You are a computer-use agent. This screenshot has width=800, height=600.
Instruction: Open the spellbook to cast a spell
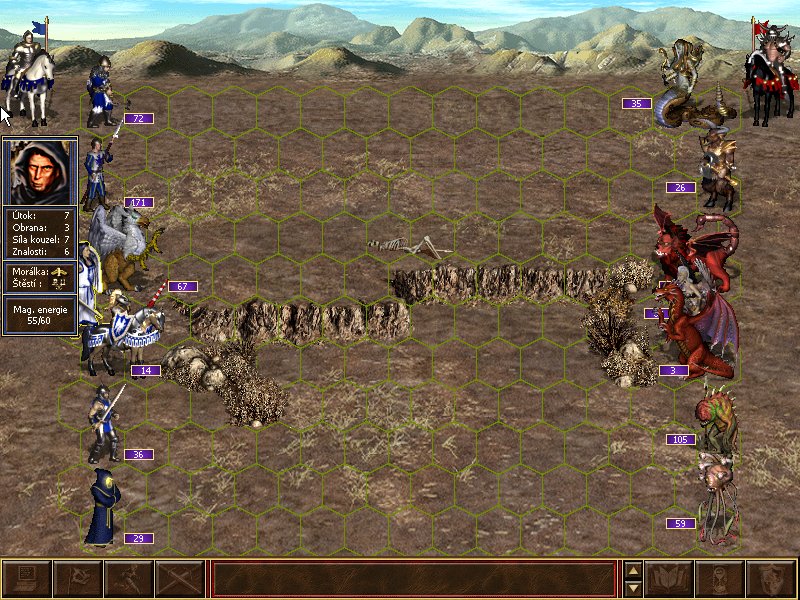tap(669, 579)
